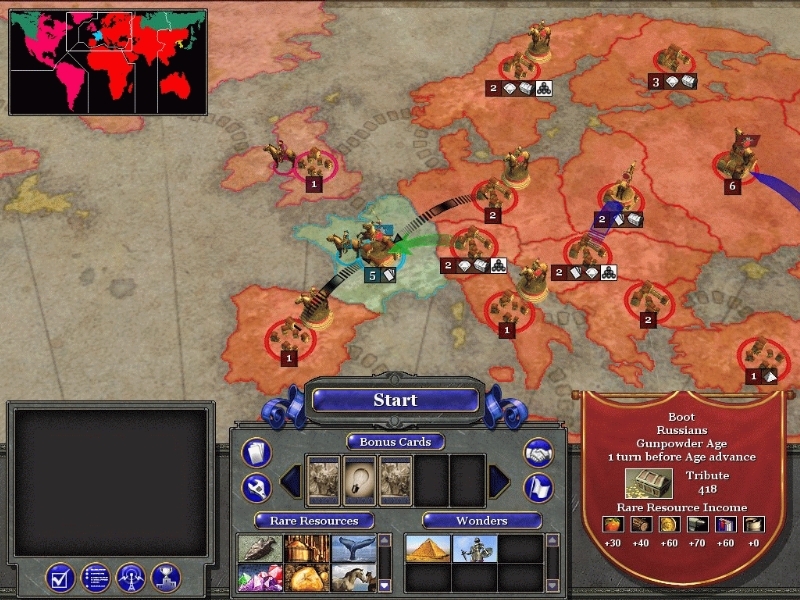The height and width of the screenshot is (600, 800).
Task: Open the cards deck icon button
Action: point(257,453)
